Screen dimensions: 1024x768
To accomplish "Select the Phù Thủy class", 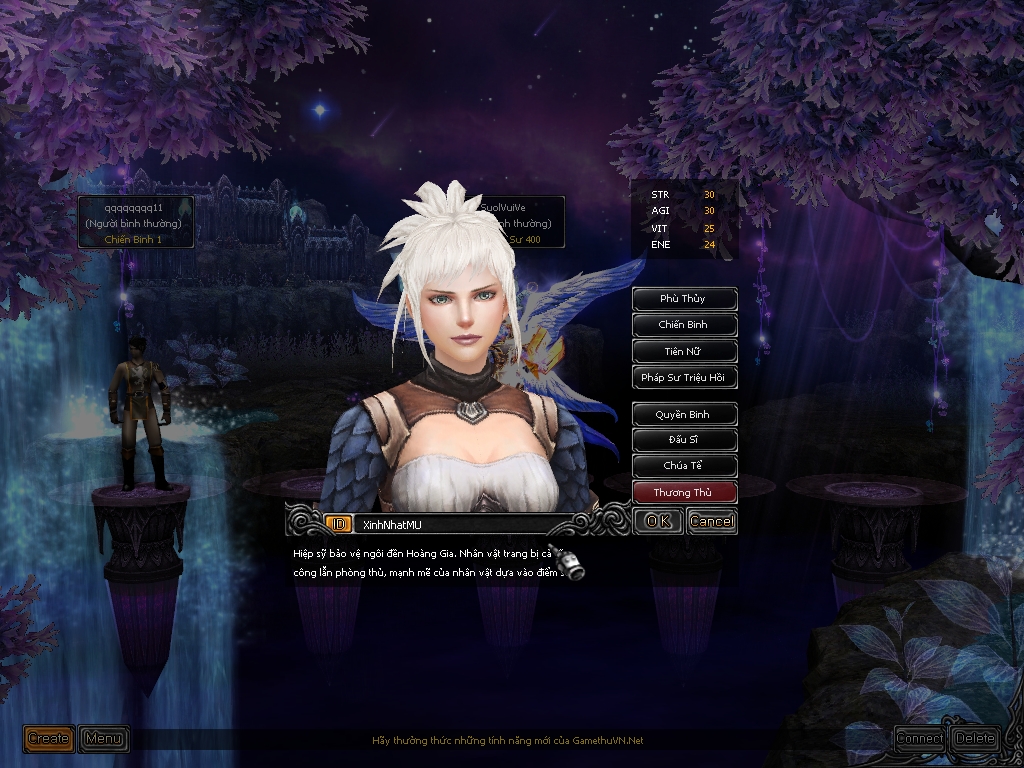I will point(684,299).
